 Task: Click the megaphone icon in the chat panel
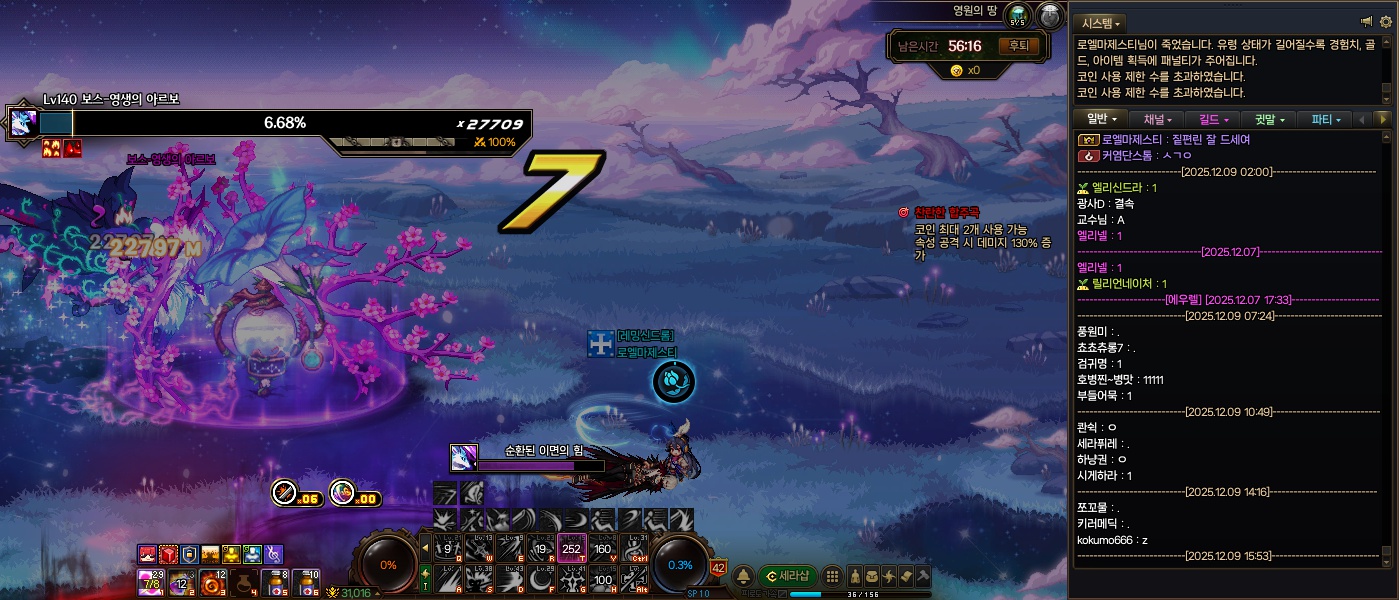[x=1366, y=21]
